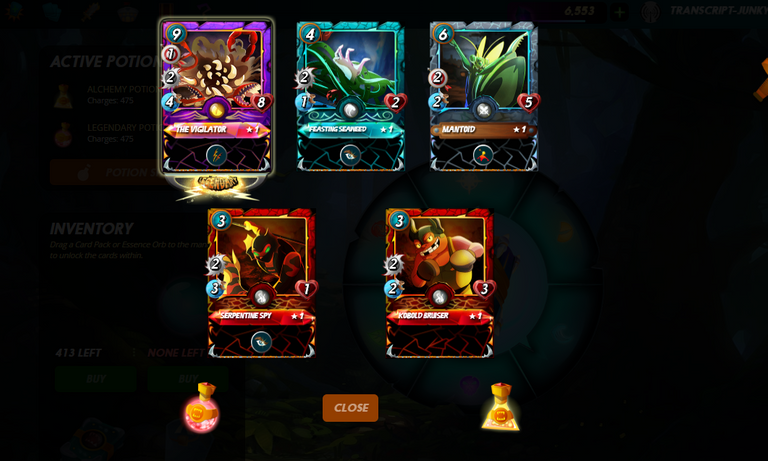Pick the Serpentine Spy card

[261, 283]
